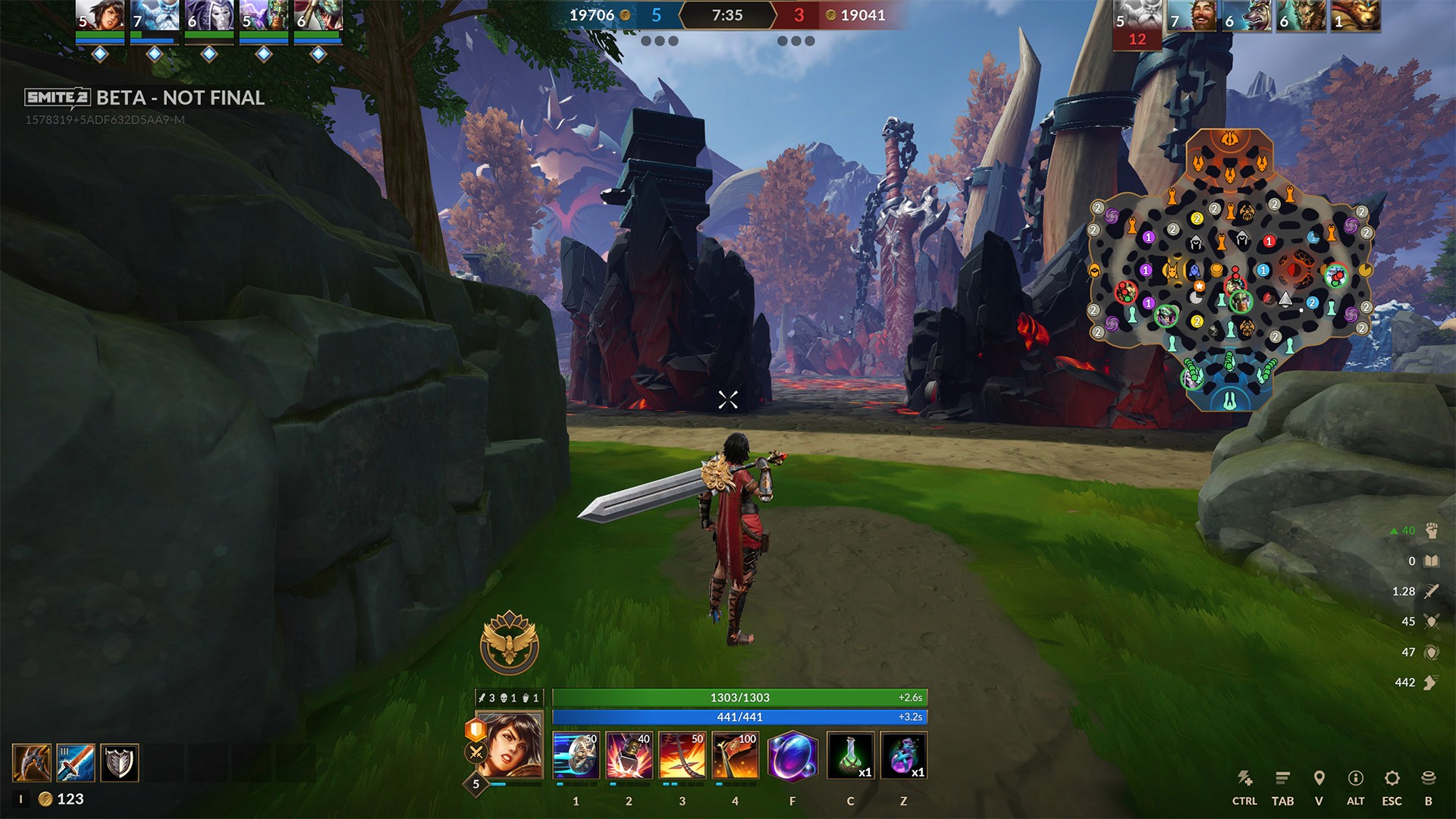
Task: Show the info details icon
Action: [x=1355, y=778]
